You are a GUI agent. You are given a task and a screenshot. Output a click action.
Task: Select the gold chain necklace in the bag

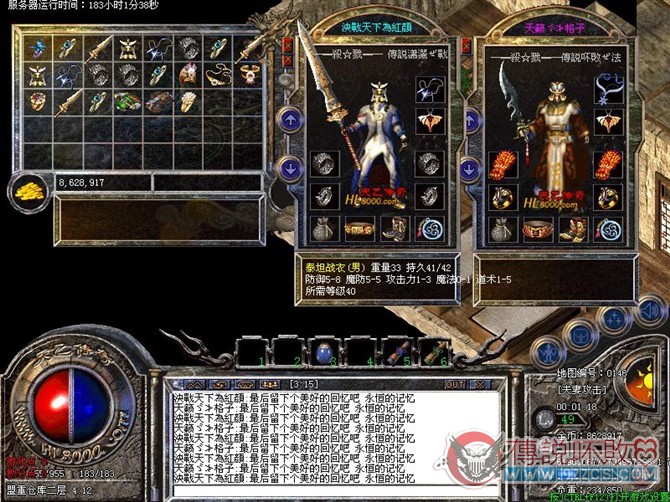click(x=219, y=75)
